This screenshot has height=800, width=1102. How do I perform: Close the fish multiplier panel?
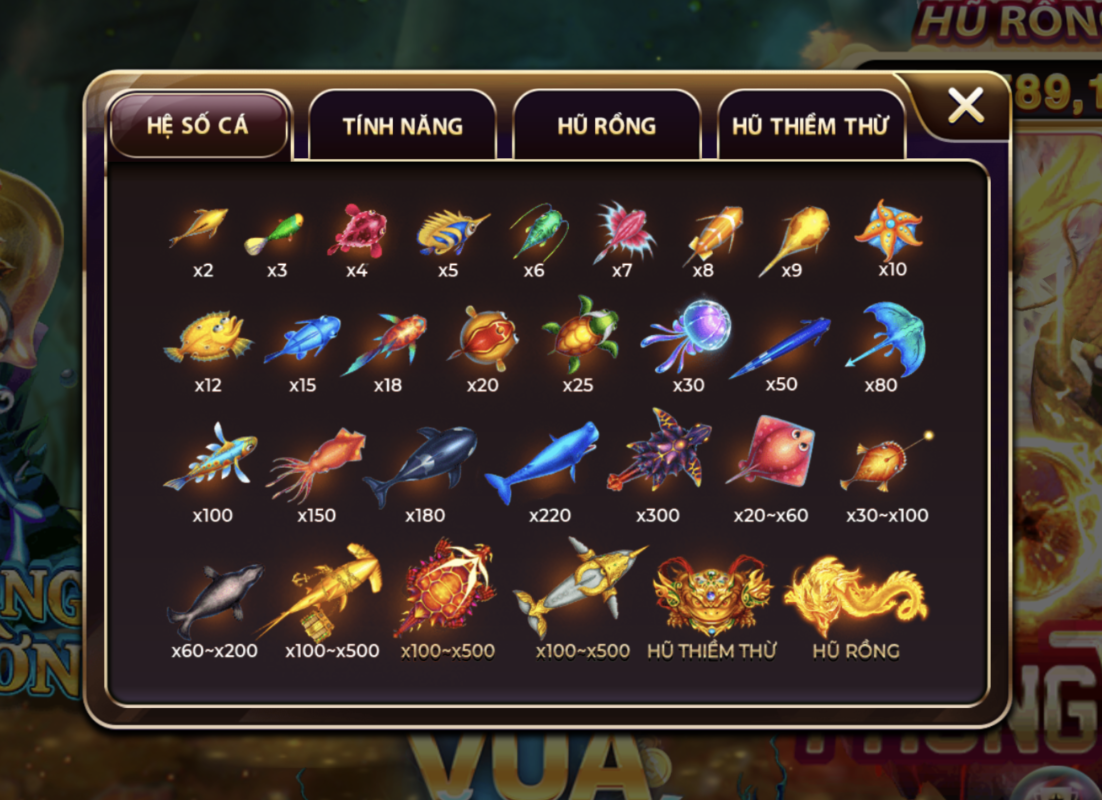[965, 105]
